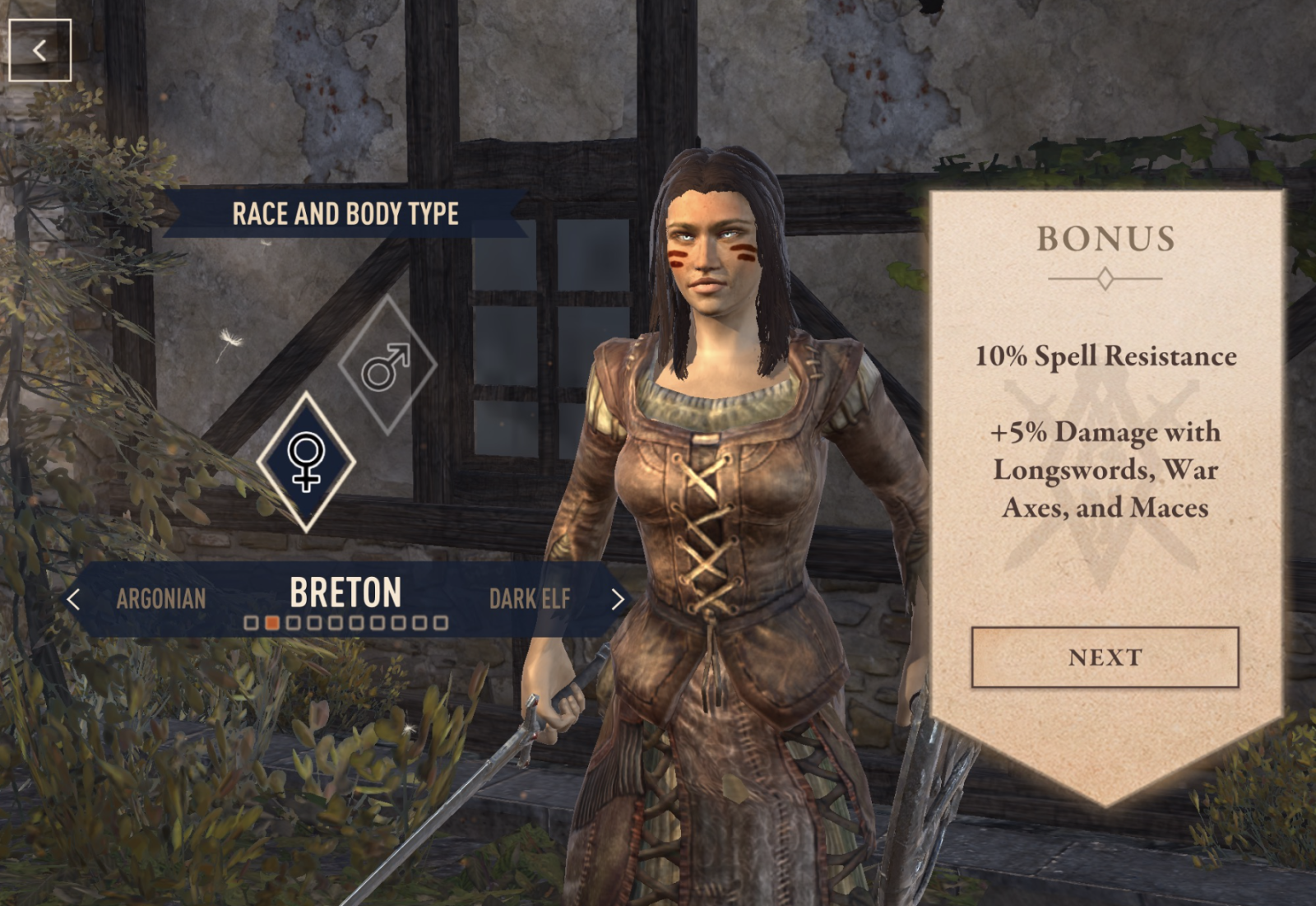The height and width of the screenshot is (906, 1316).
Task: Go back using the top-left arrow button
Action: (x=39, y=51)
